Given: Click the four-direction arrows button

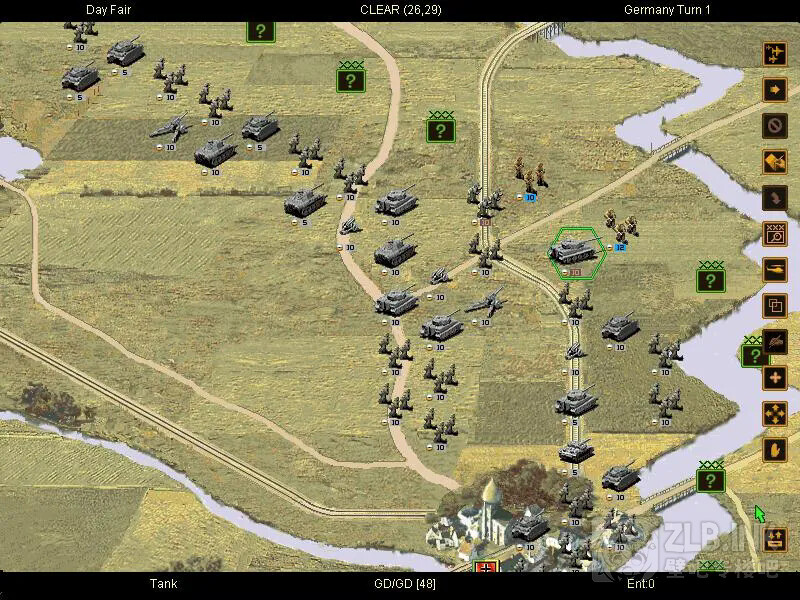Looking at the screenshot, I should (x=775, y=413).
